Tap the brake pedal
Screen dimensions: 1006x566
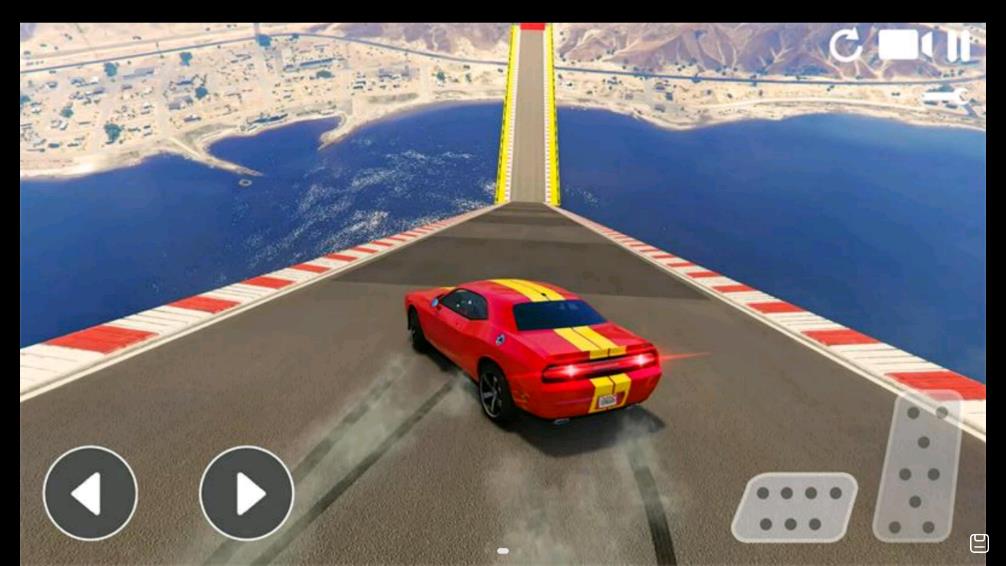tap(794, 507)
